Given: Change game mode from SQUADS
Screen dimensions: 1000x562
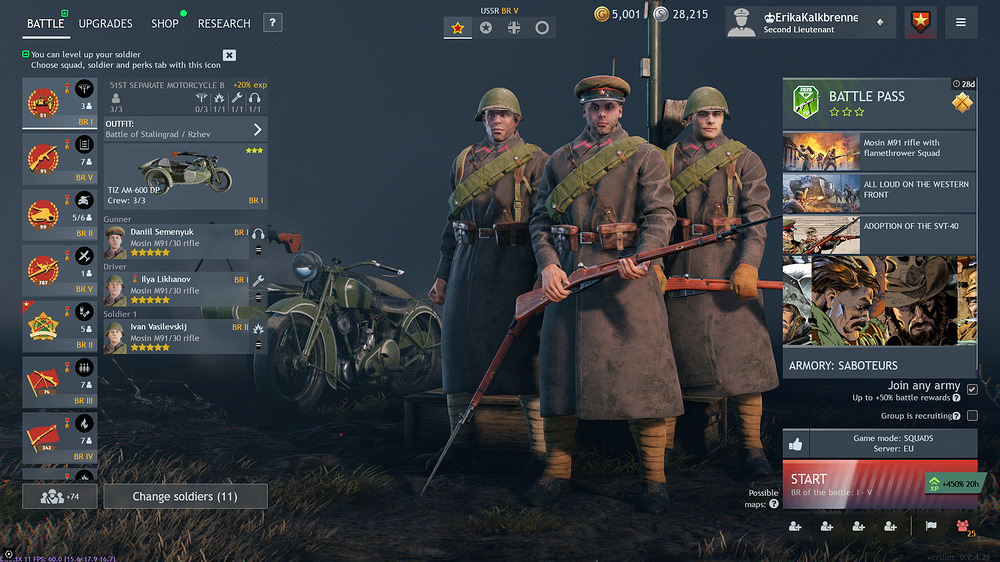Looking at the screenshot, I should point(892,444).
